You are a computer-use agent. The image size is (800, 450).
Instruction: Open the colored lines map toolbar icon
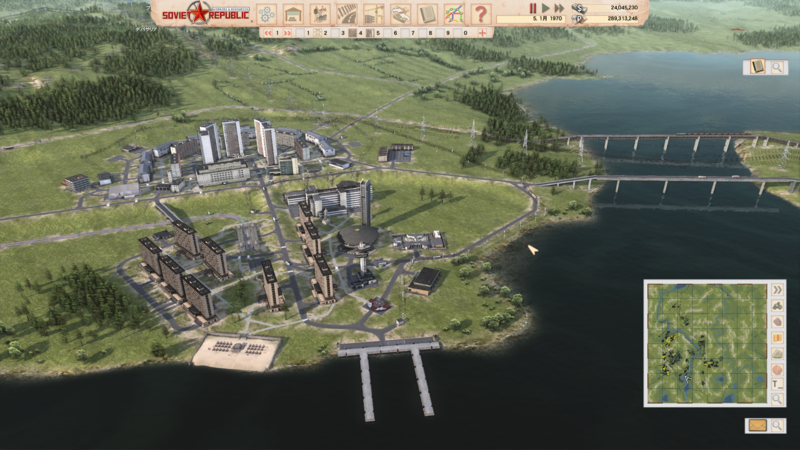coord(454,14)
